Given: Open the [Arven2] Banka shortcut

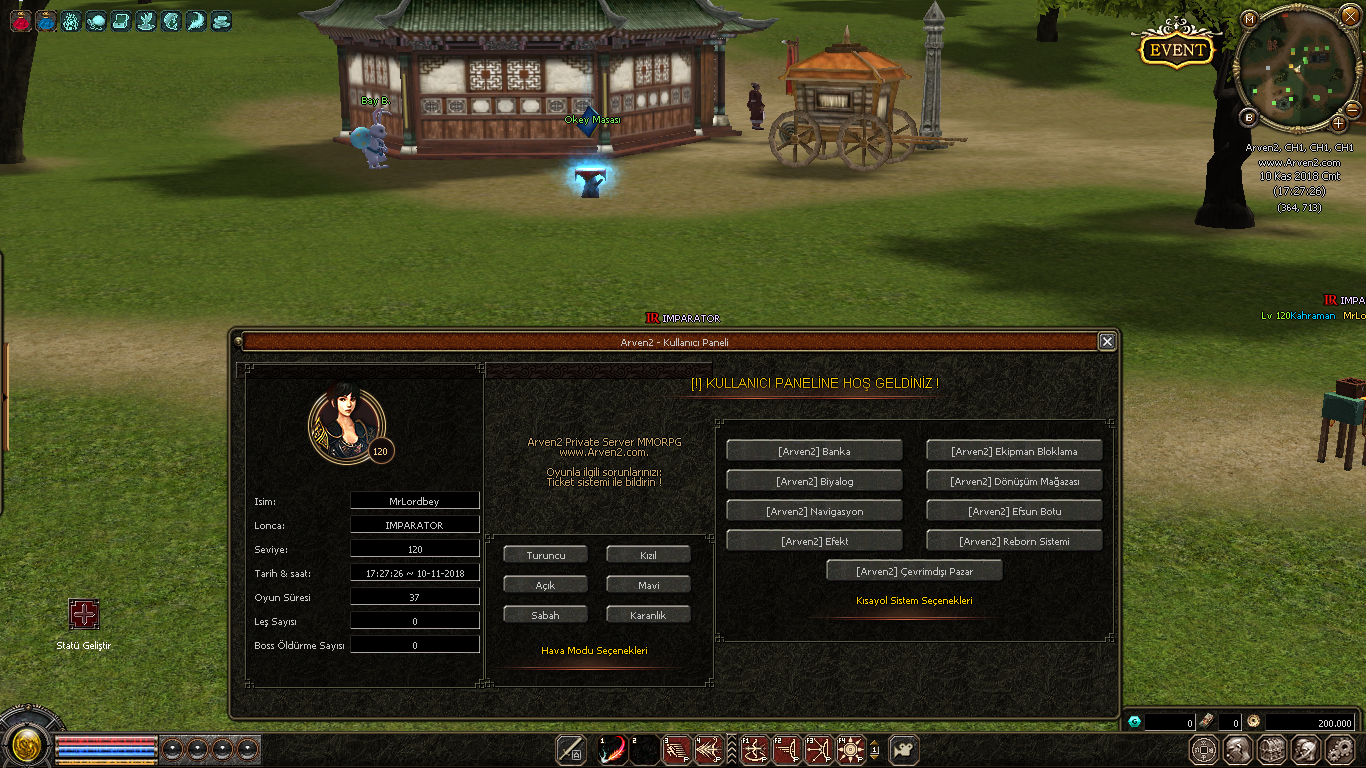Looking at the screenshot, I should coord(814,451).
